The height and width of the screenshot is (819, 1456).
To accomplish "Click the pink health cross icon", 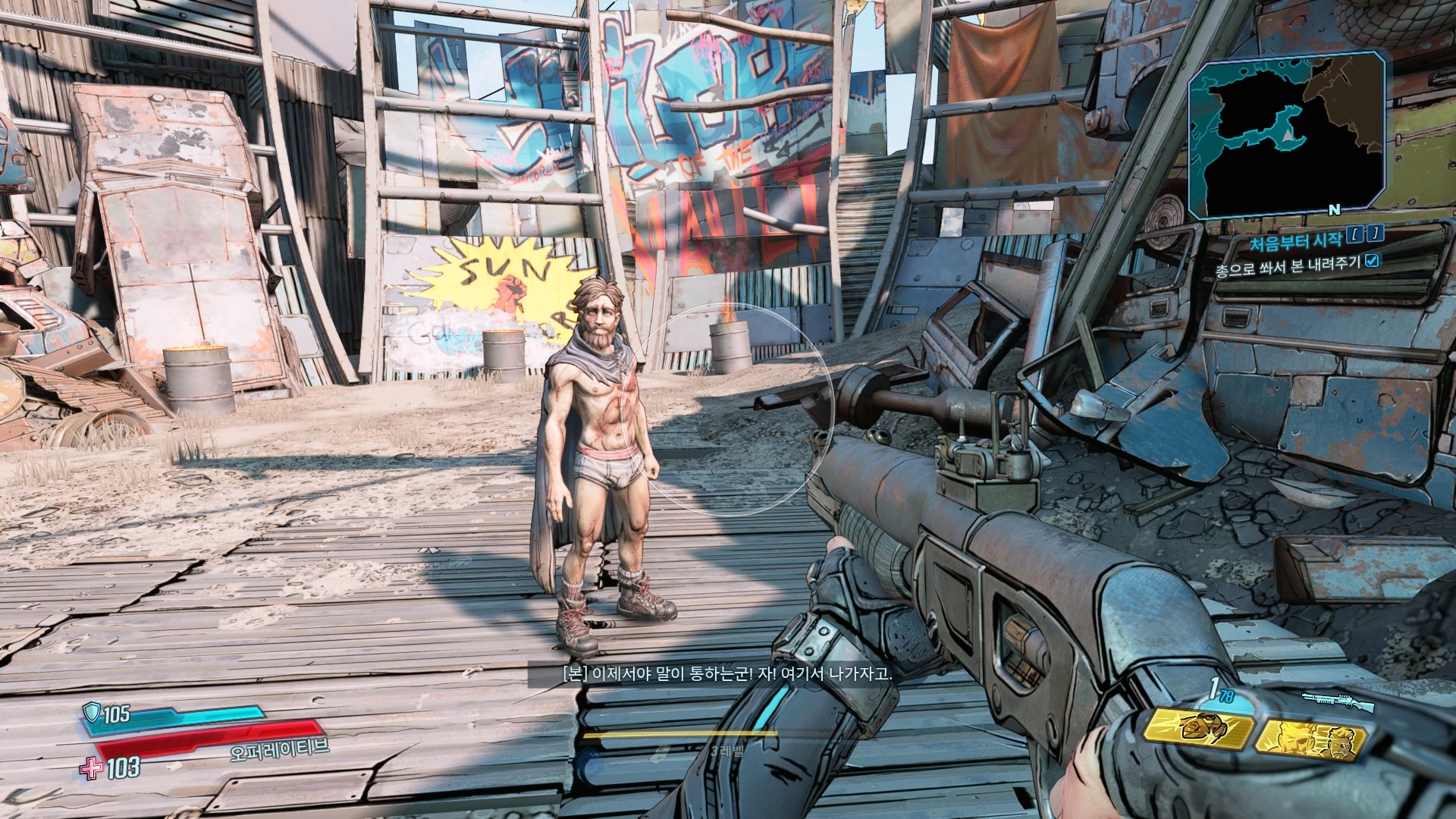I will 91,767.
